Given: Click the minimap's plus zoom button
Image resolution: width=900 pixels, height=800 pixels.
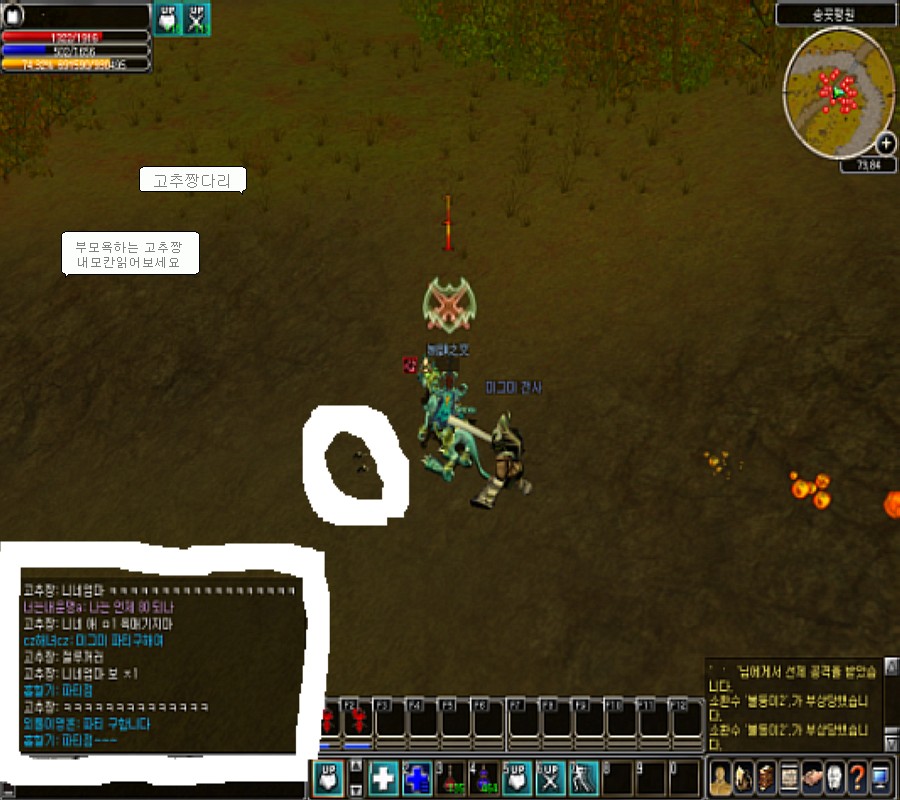Looking at the screenshot, I should pos(885,144).
